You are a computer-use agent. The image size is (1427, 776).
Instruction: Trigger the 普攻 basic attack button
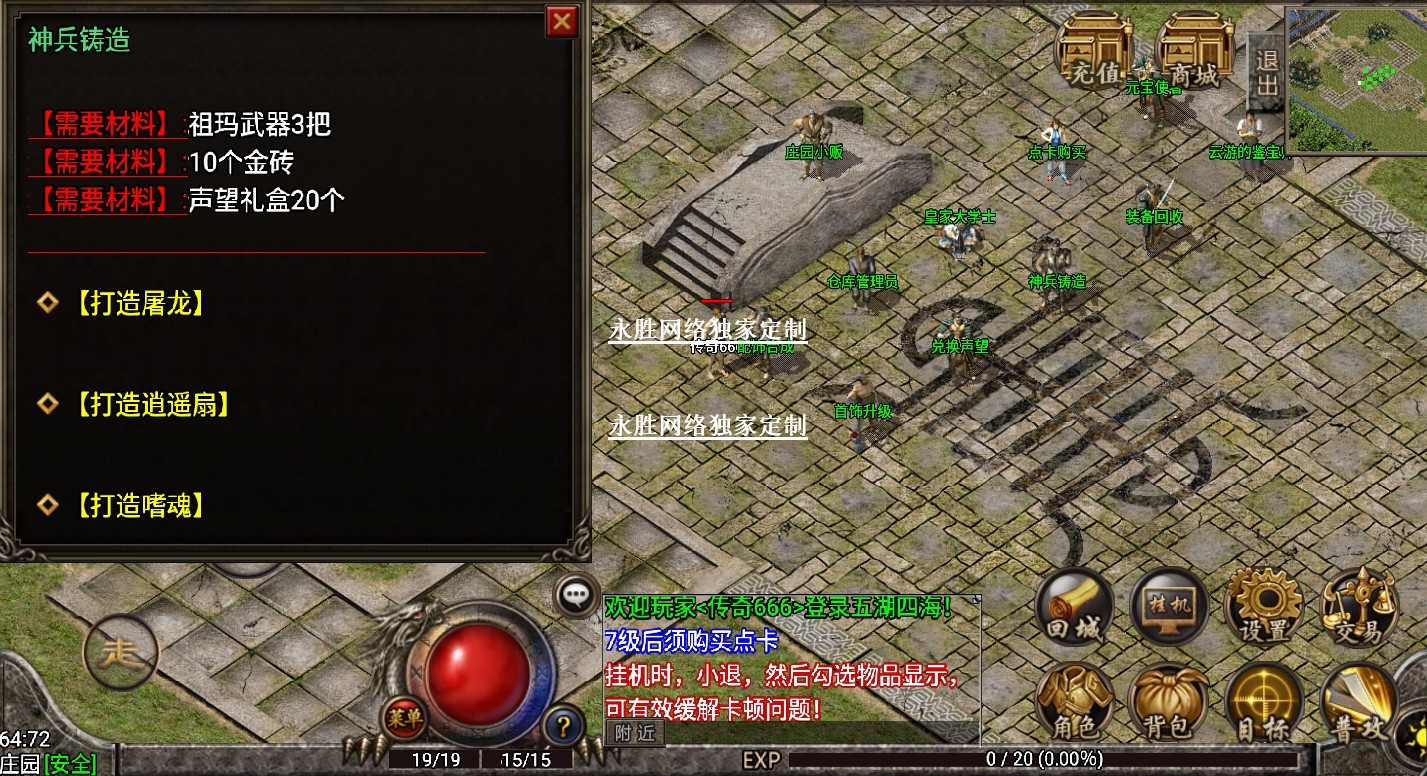click(x=1358, y=702)
